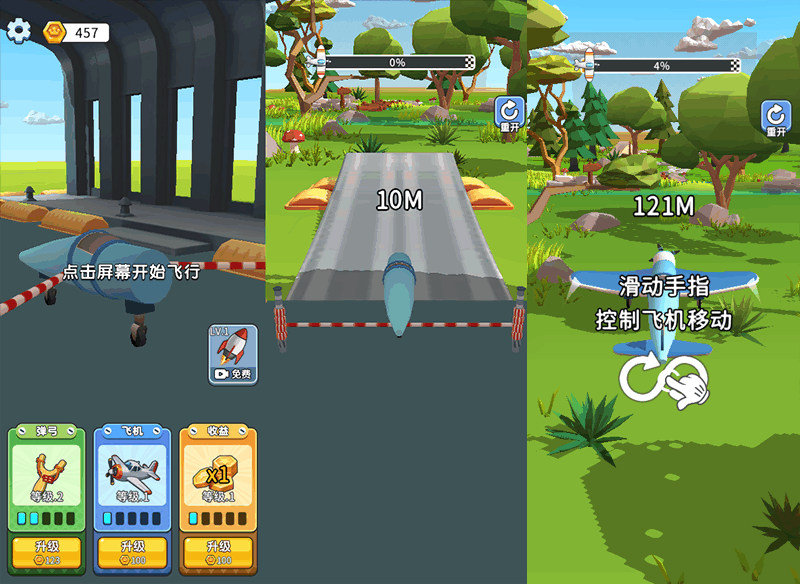Select the slingshot (弹弓) card picture
Viewport: 800px width, 584px height.
tap(46, 474)
